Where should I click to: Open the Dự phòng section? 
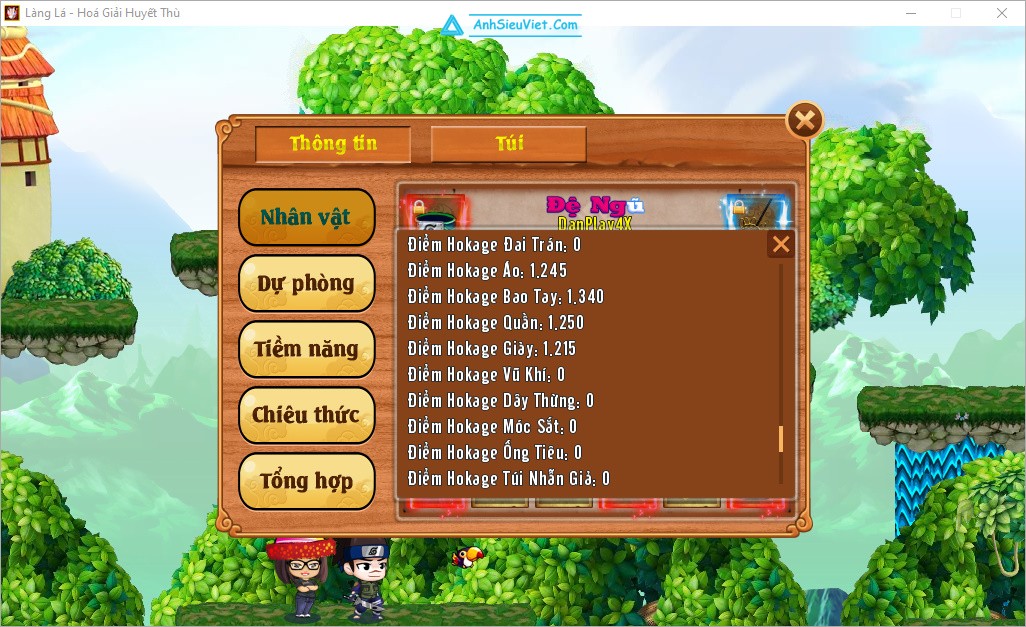coord(306,283)
